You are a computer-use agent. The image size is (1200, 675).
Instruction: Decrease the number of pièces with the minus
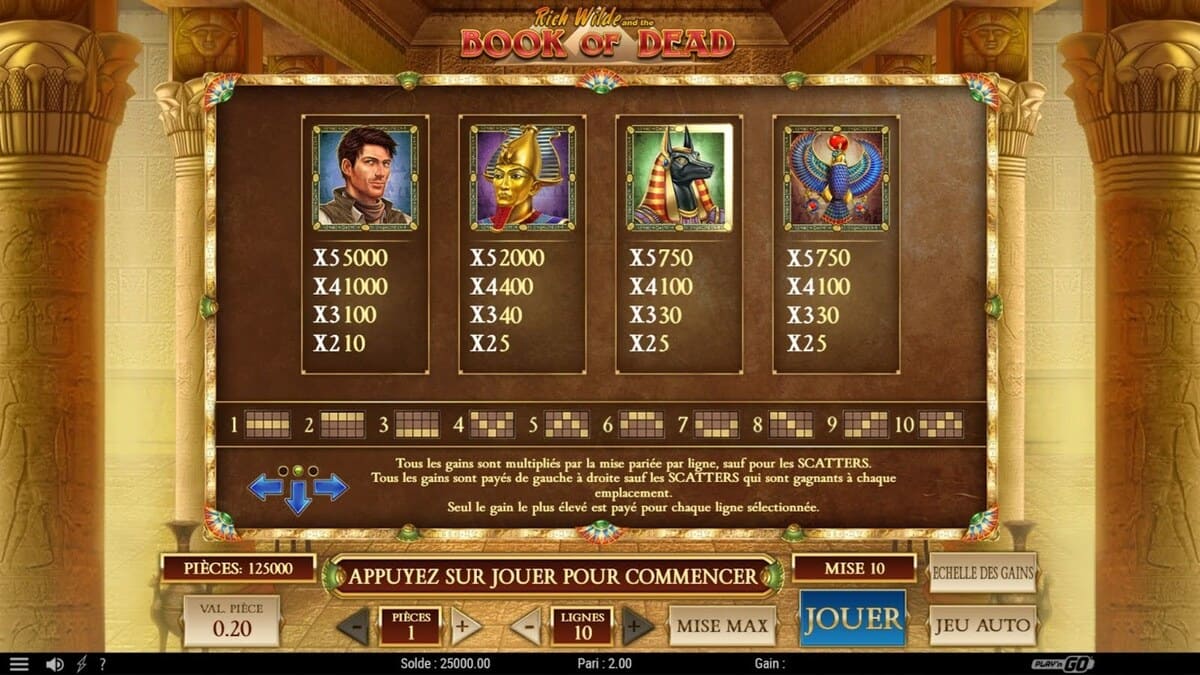pos(353,626)
